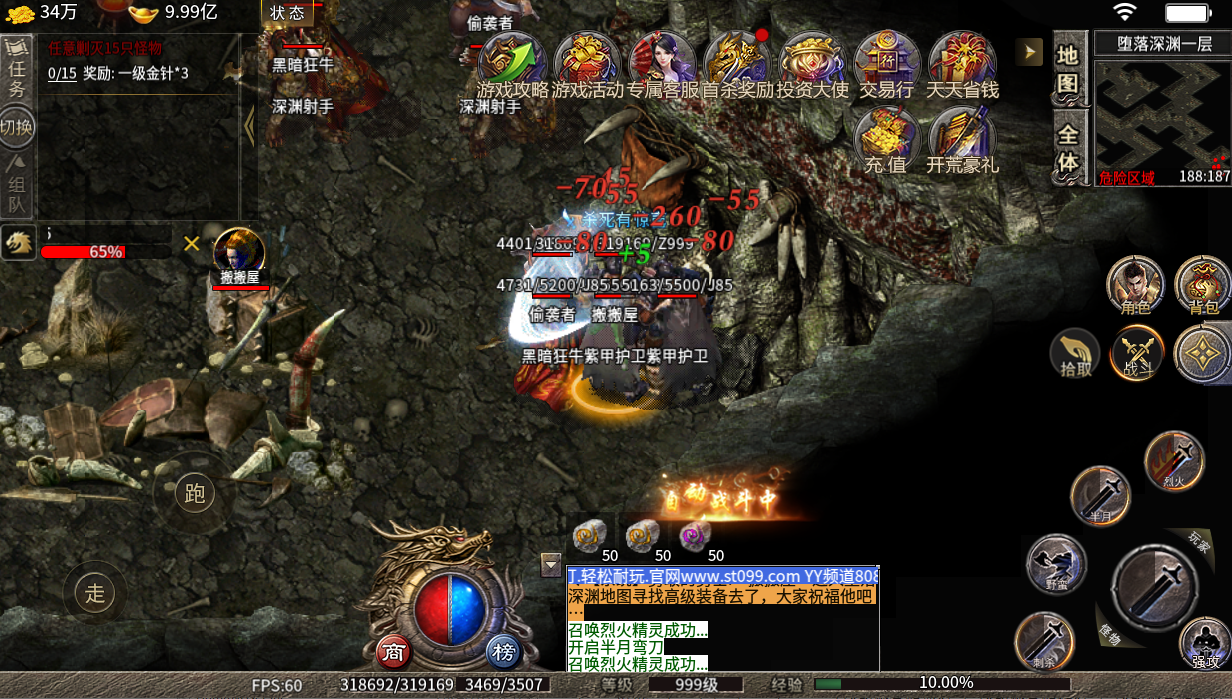Activate the 强攻 assault skill
The image size is (1232, 699).
(x=1204, y=642)
